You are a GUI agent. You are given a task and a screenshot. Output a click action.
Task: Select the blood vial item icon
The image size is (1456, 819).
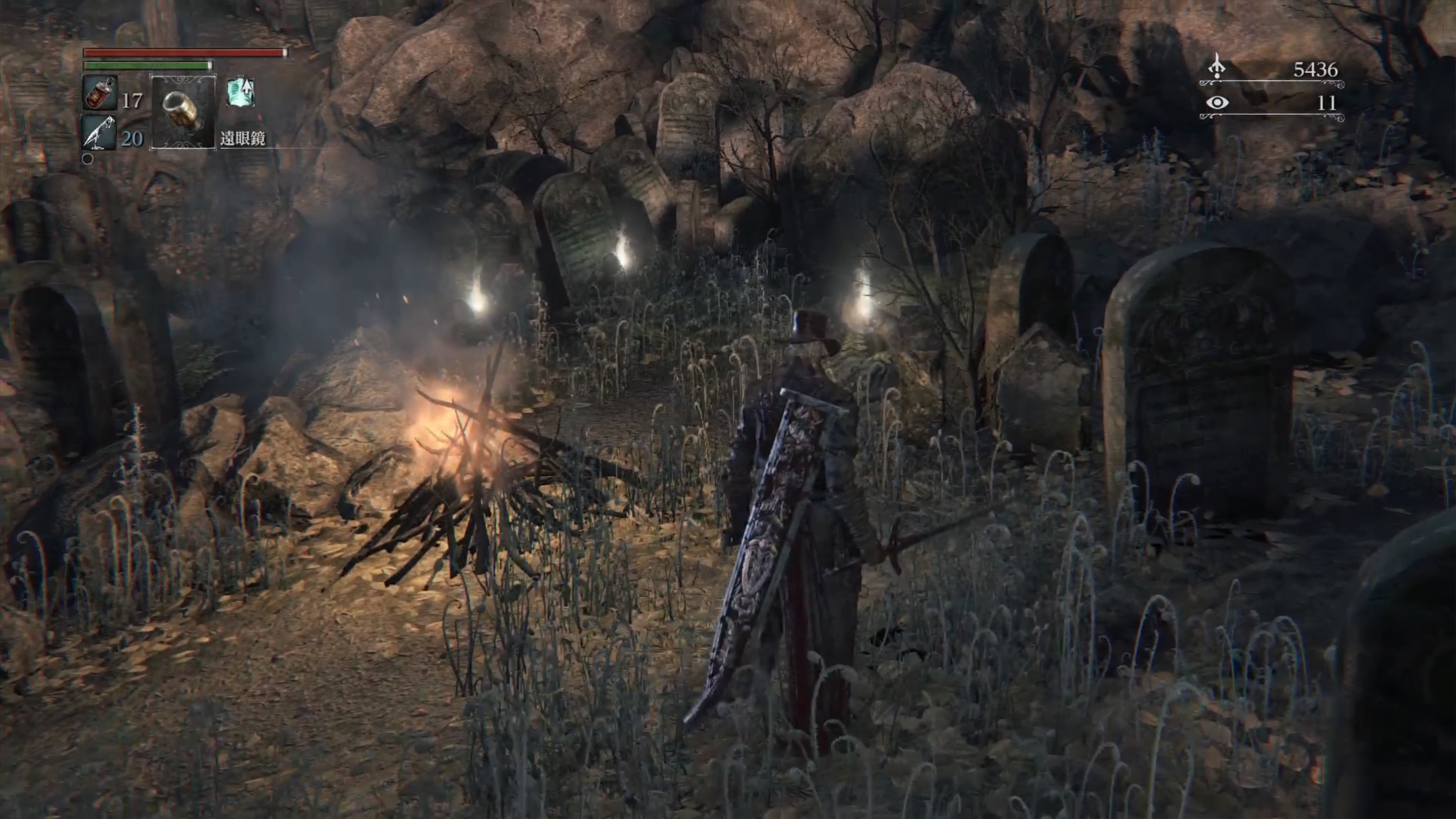coord(100,93)
